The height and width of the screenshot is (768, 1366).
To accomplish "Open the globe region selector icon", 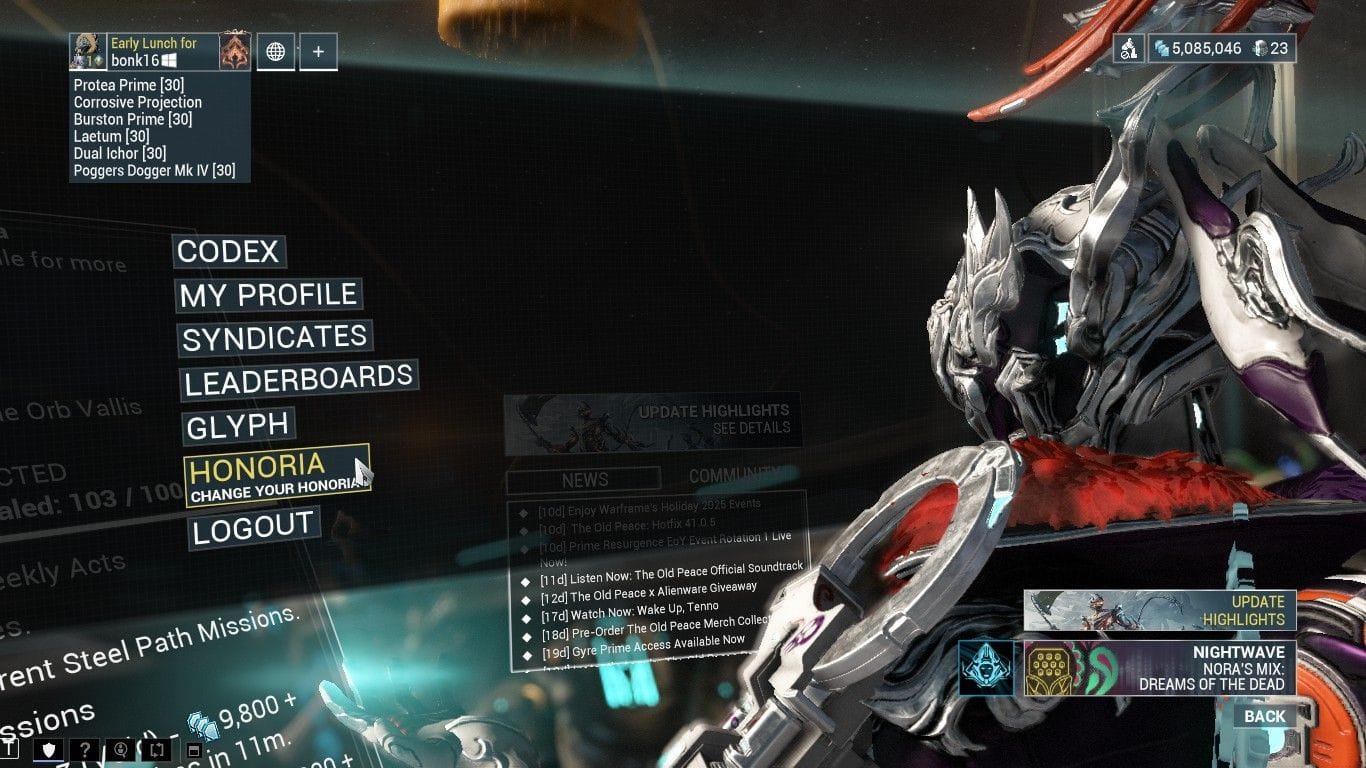I will 276,51.
